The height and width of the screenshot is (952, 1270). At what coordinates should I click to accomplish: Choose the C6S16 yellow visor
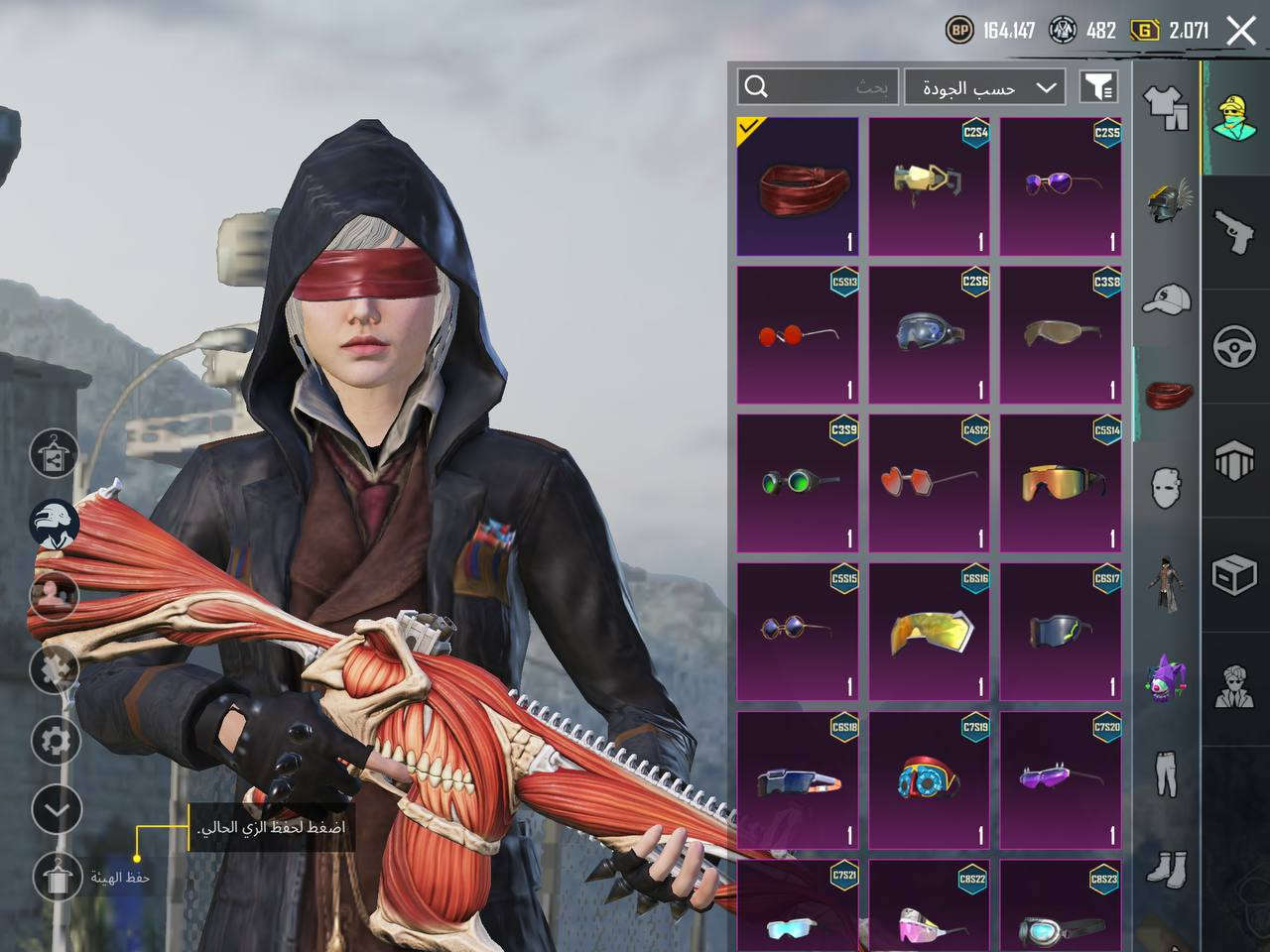(x=929, y=632)
